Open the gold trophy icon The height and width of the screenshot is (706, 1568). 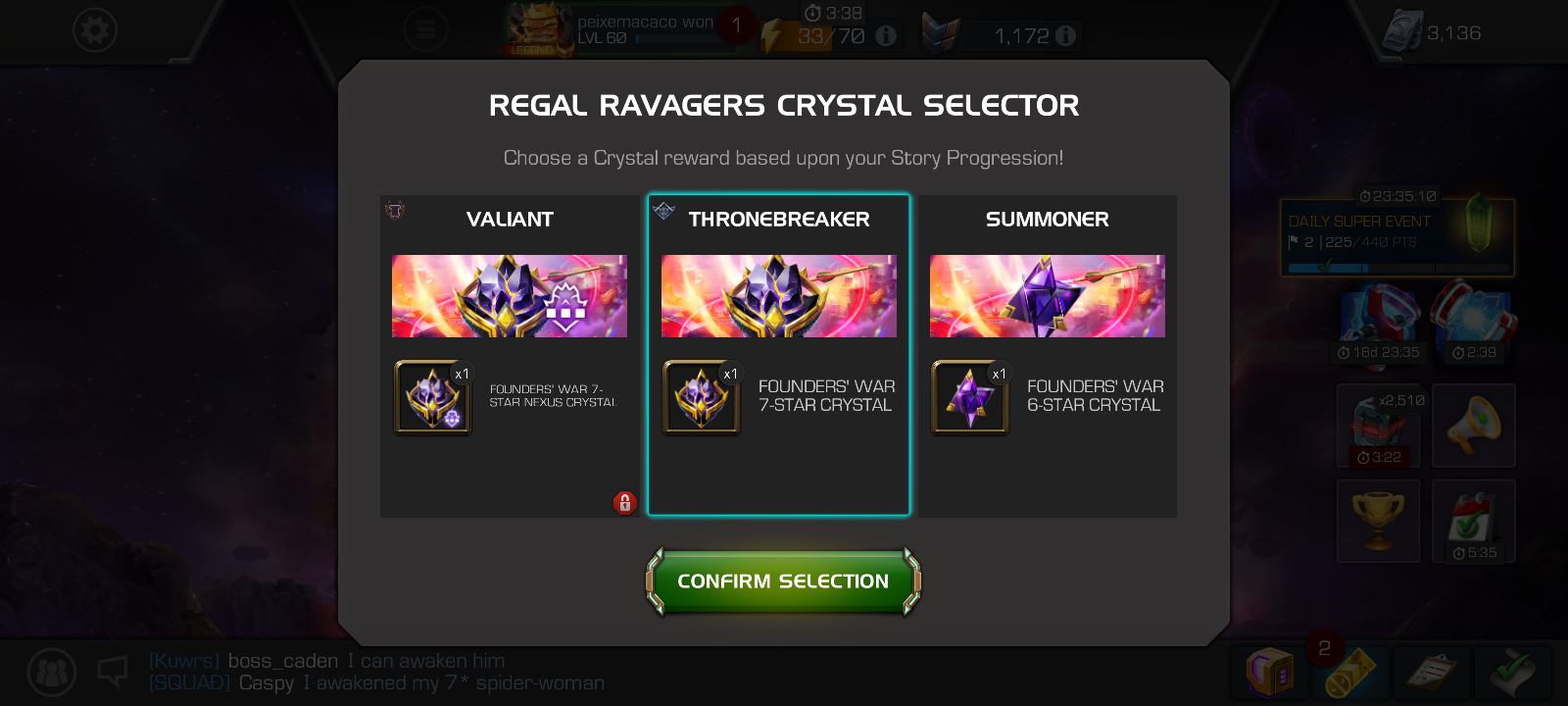point(1378,521)
